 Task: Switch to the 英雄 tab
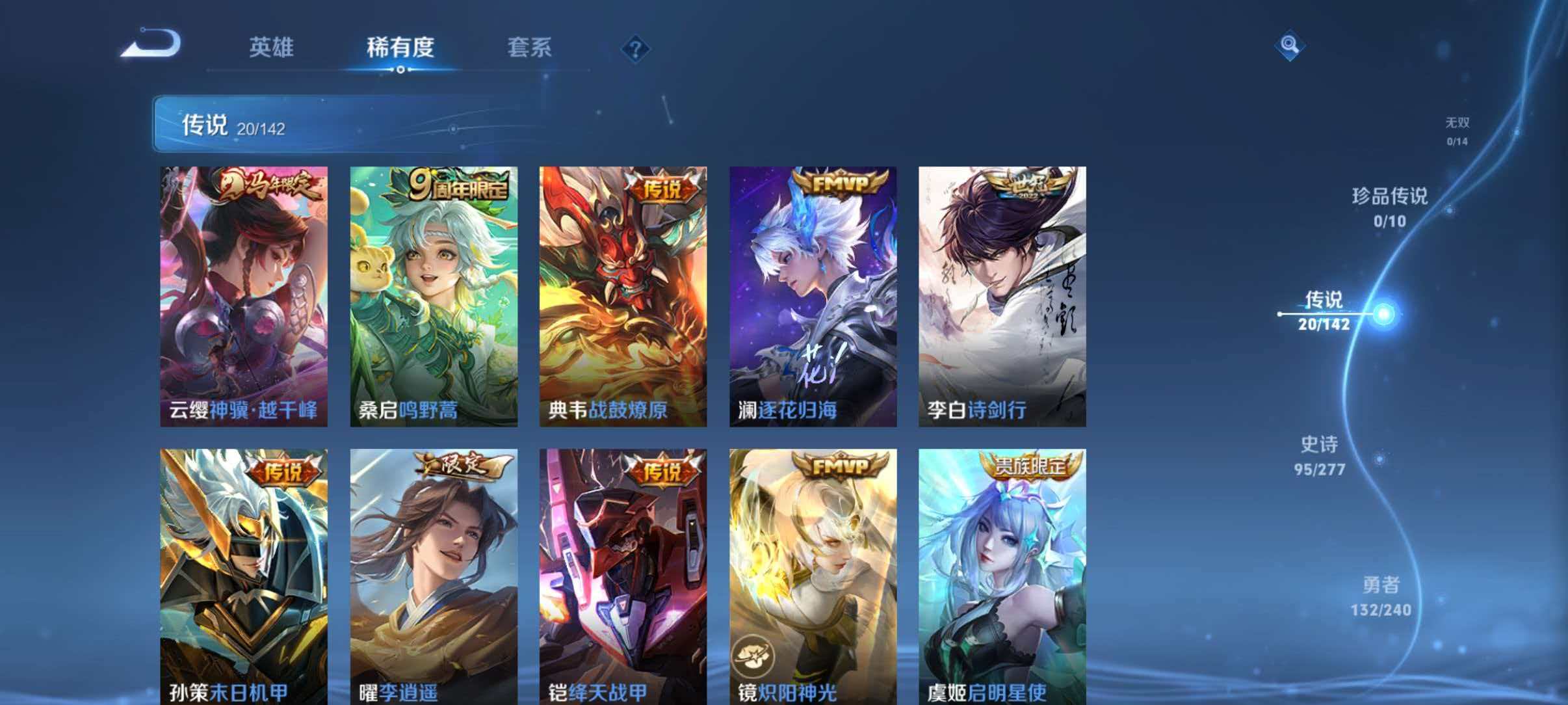click(272, 47)
